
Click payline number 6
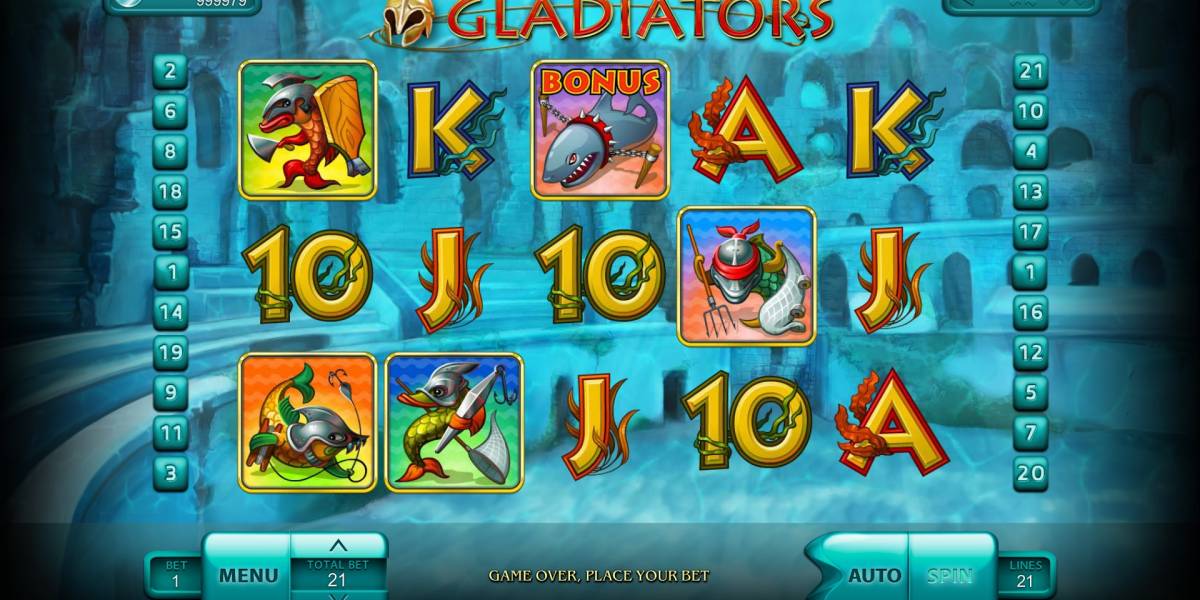coord(171,111)
